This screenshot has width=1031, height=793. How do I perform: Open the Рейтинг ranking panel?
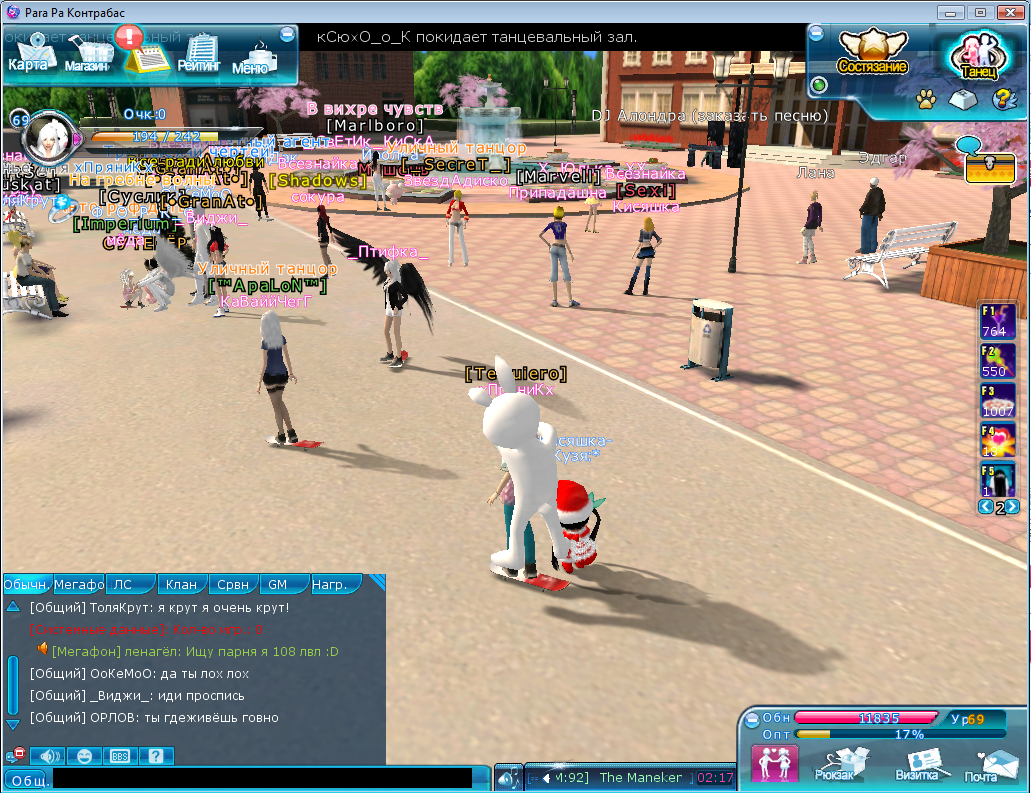point(200,55)
